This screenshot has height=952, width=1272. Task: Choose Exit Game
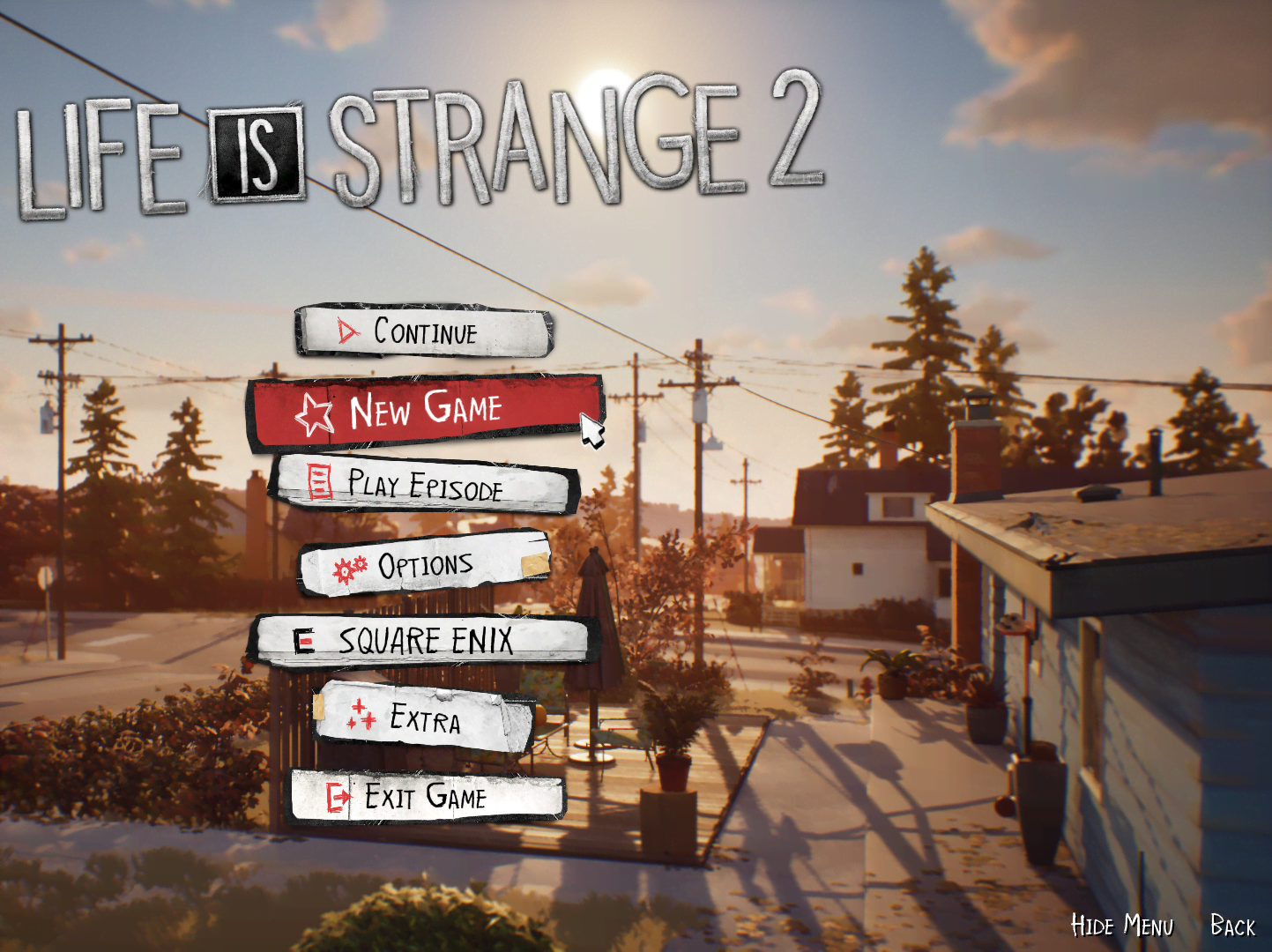425,797
